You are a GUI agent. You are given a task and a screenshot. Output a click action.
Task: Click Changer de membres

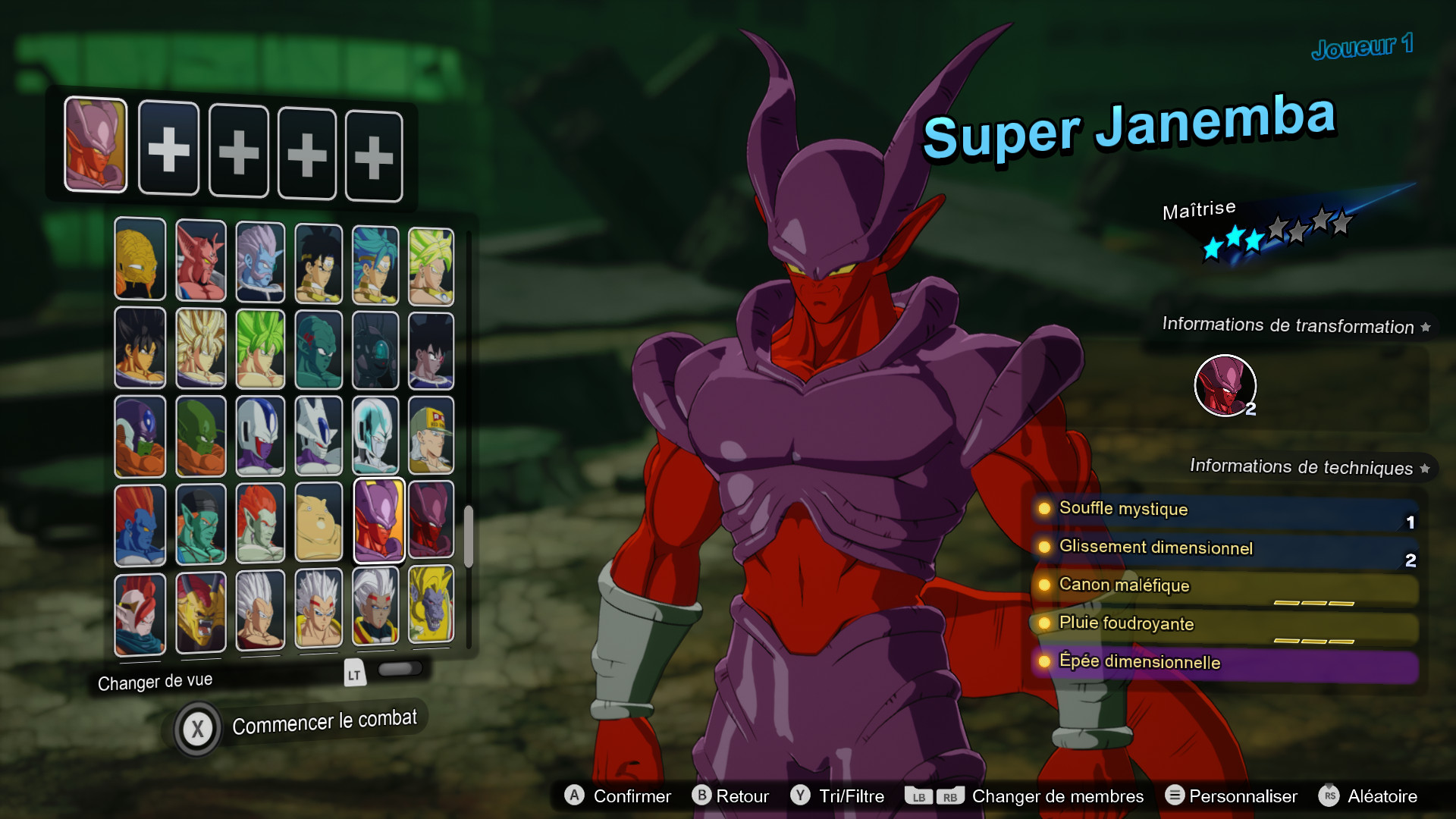1059,796
